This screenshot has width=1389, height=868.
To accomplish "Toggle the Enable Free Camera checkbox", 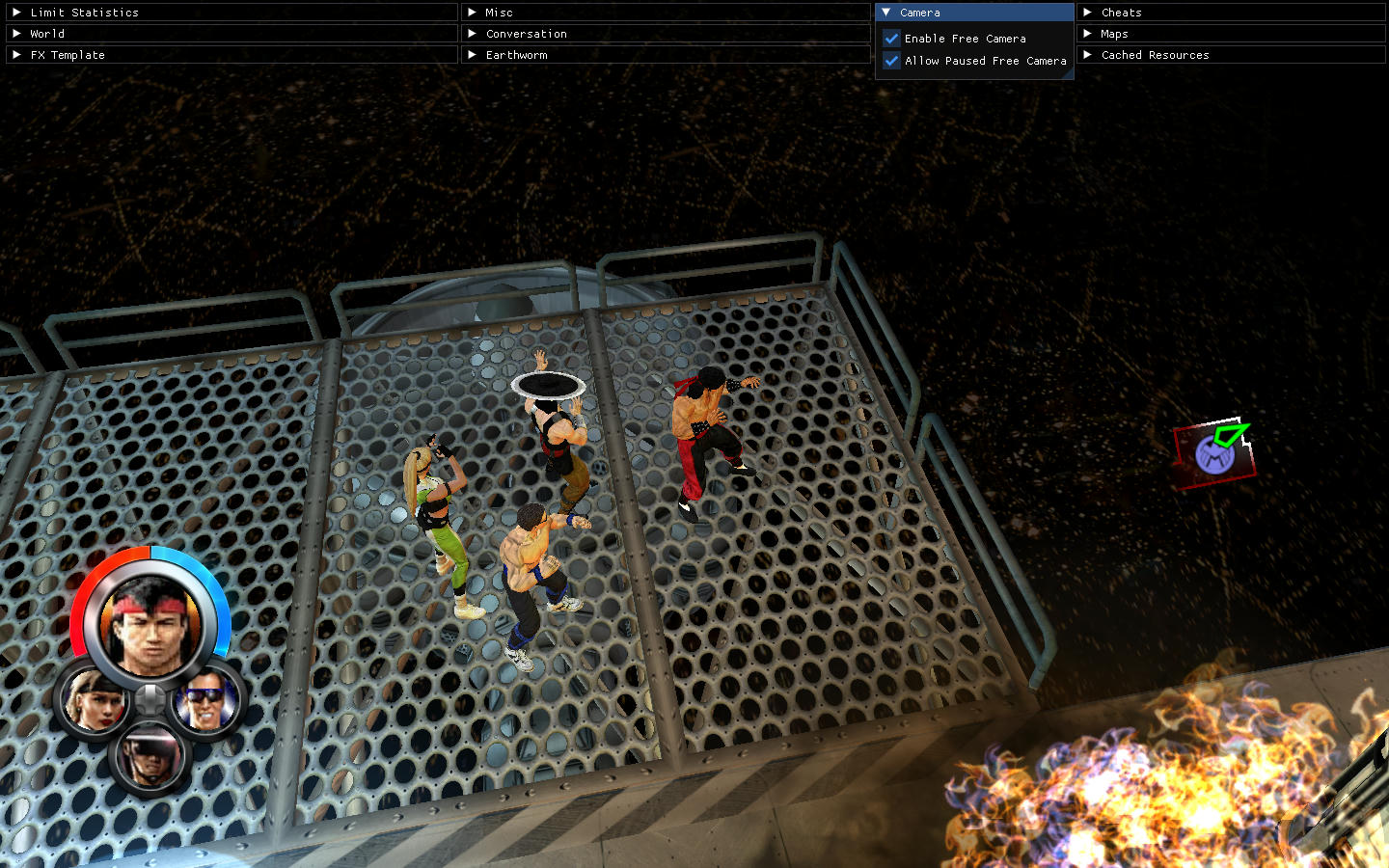I will point(892,39).
